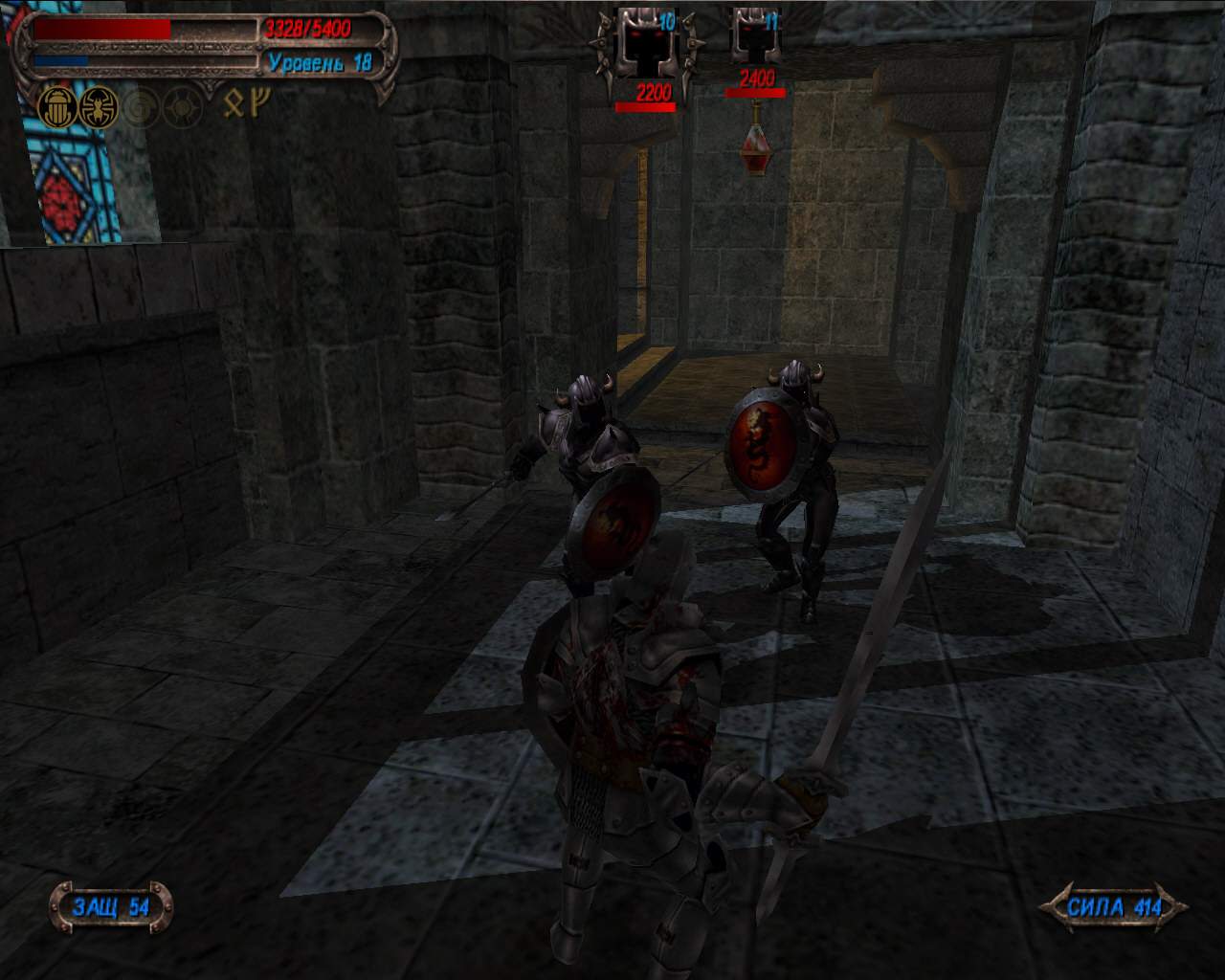The image size is (1225, 980).
Task: Select the dimmed sun-cross icon
Action: [x=182, y=111]
